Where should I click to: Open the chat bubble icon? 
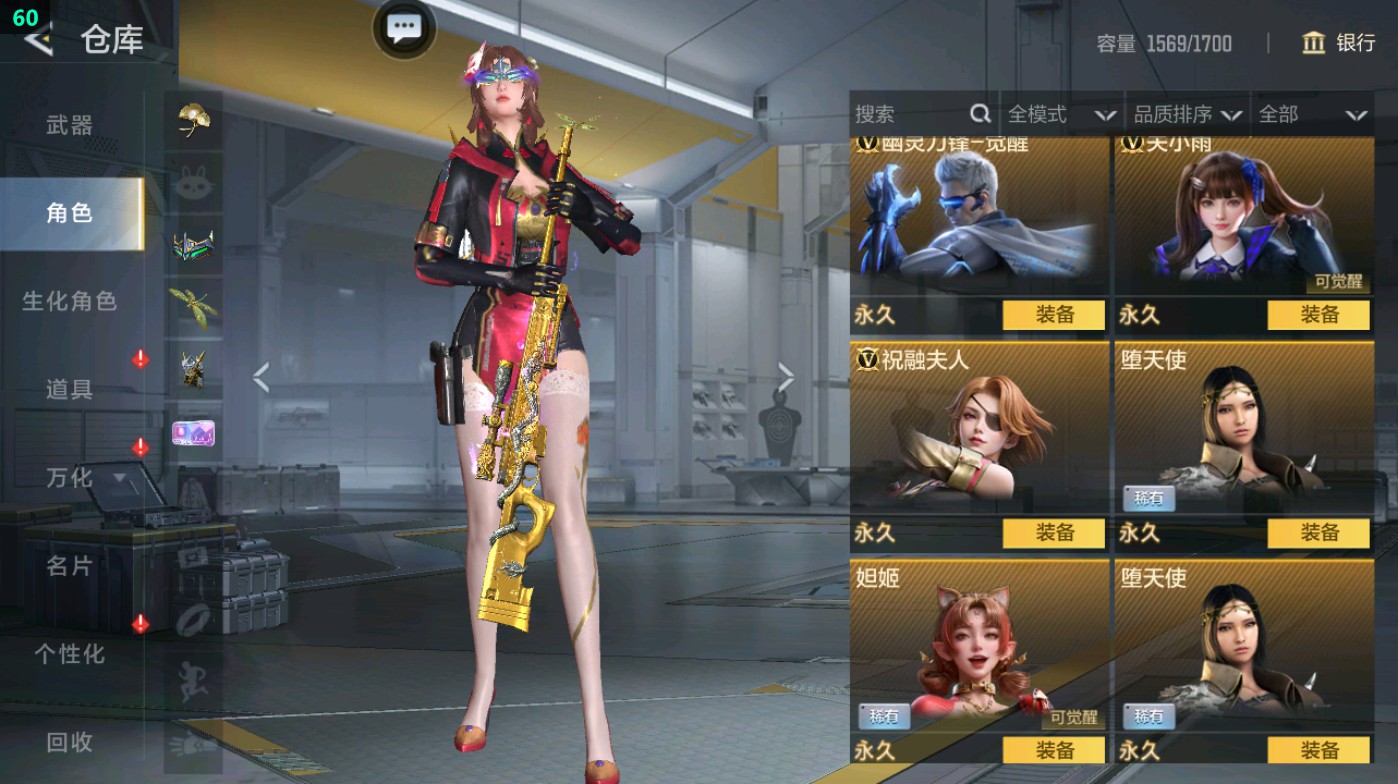click(404, 29)
